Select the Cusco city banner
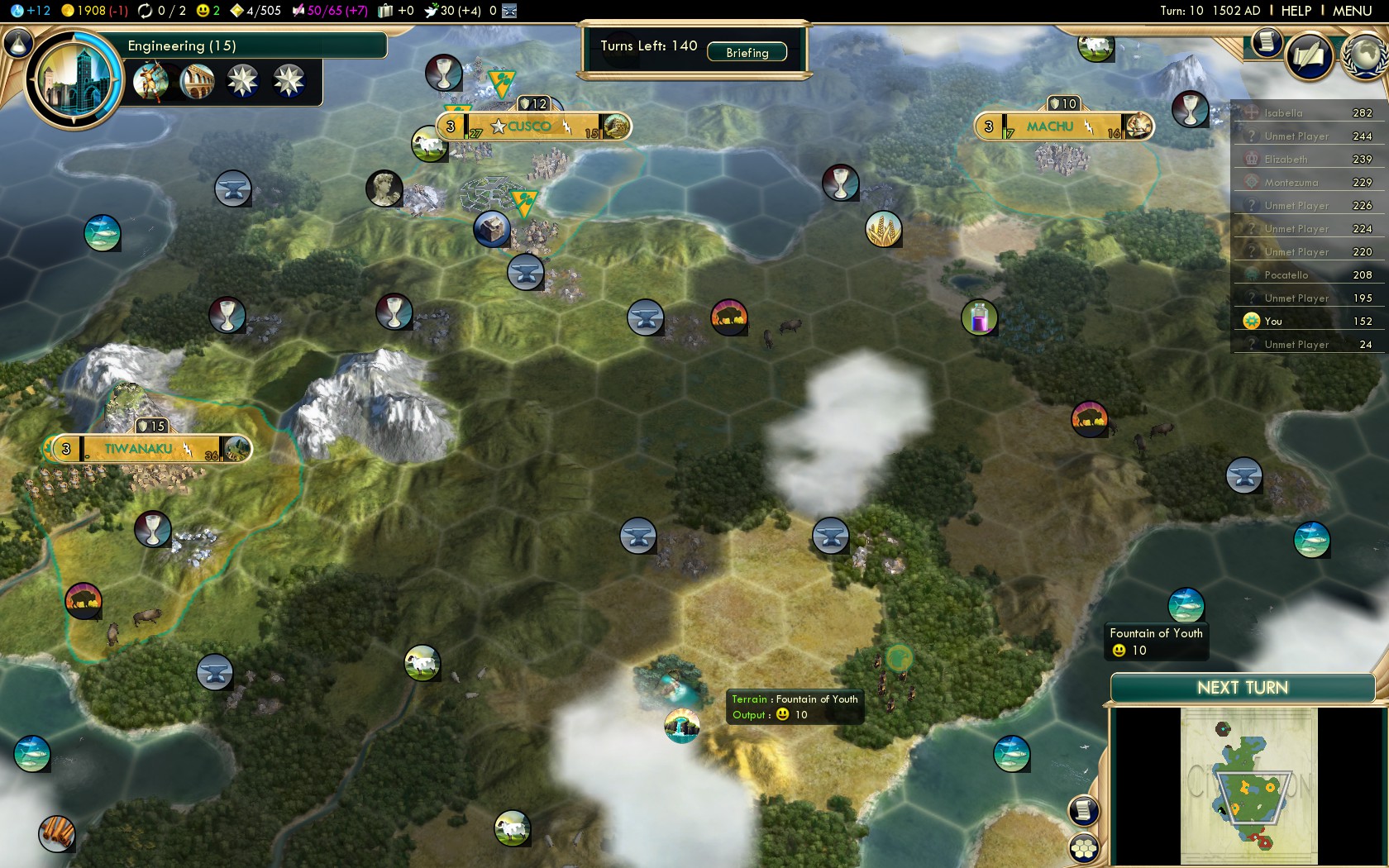This screenshot has height=868, width=1389. pos(529,126)
